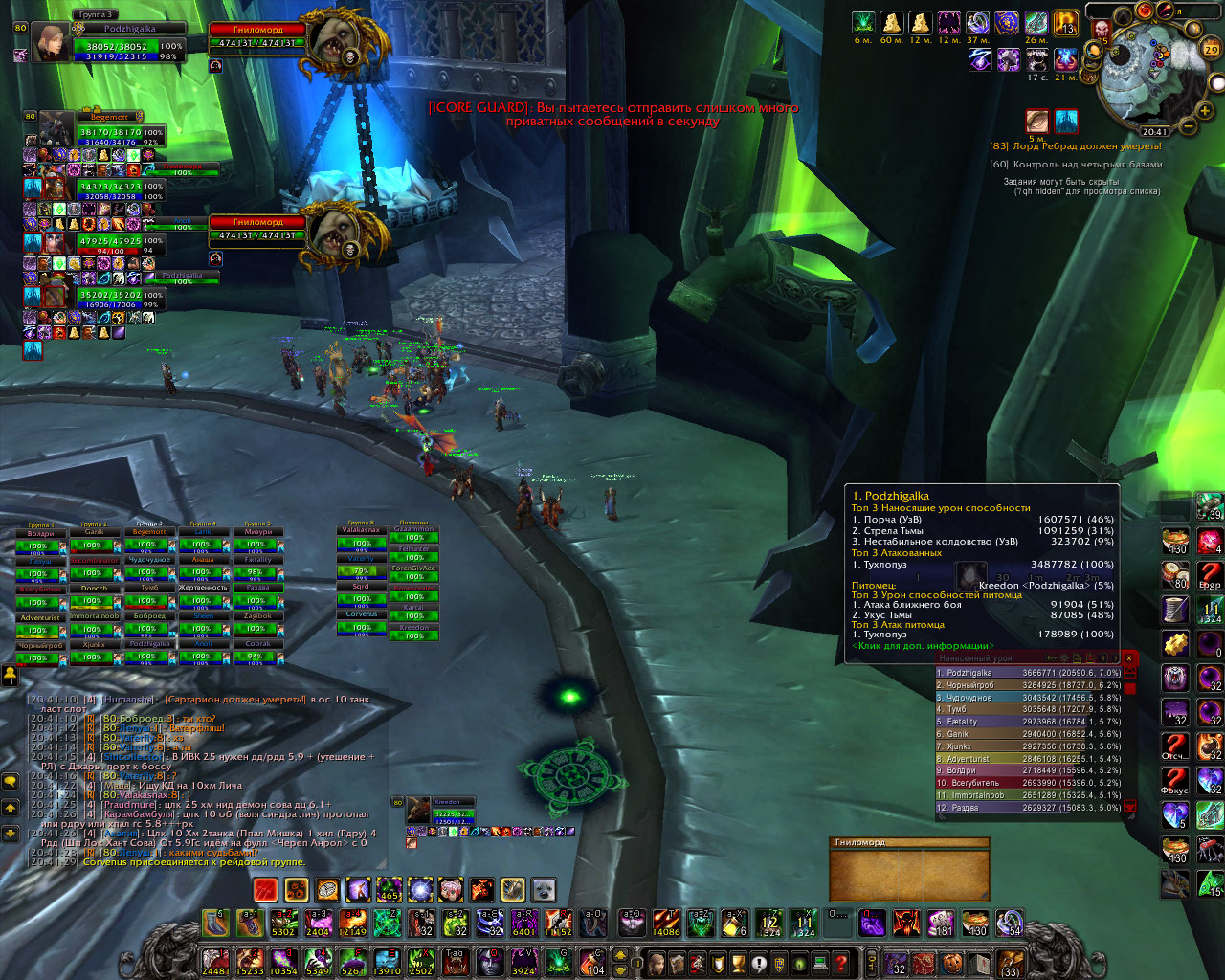Viewport: 1225px width, 980px height.
Task: Open the red question mark help button
Action: coord(841,963)
